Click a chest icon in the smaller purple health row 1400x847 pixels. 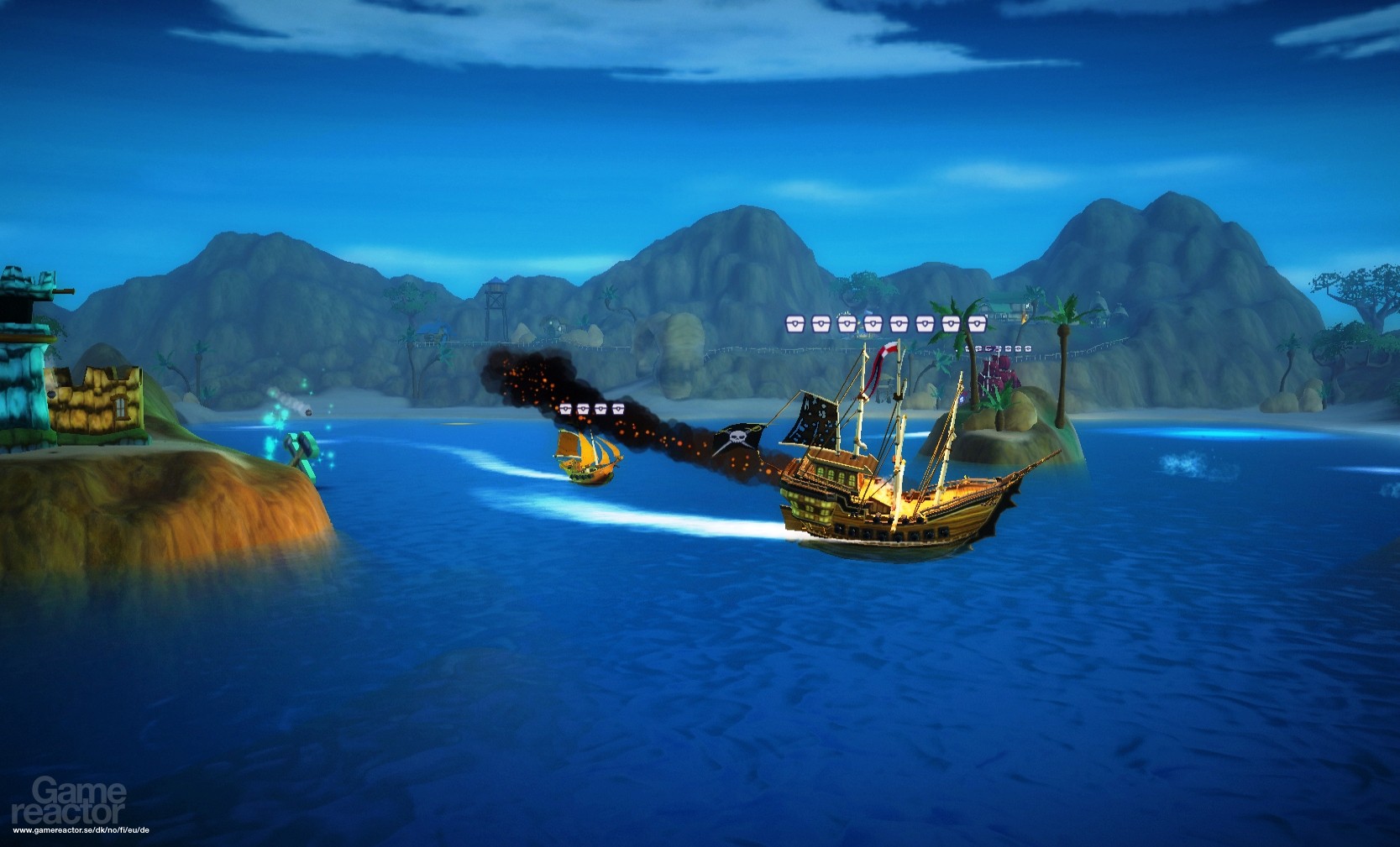[x=999, y=348]
